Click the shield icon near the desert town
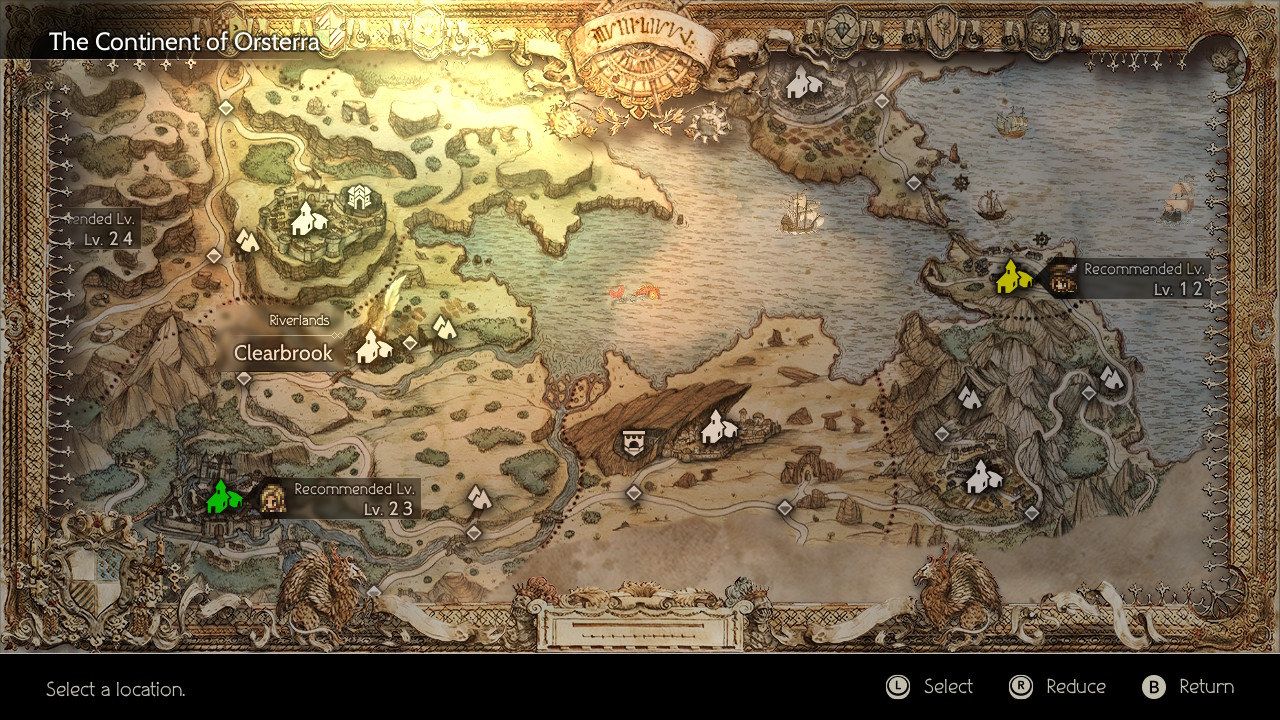 pyautogui.click(x=632, y=442)
